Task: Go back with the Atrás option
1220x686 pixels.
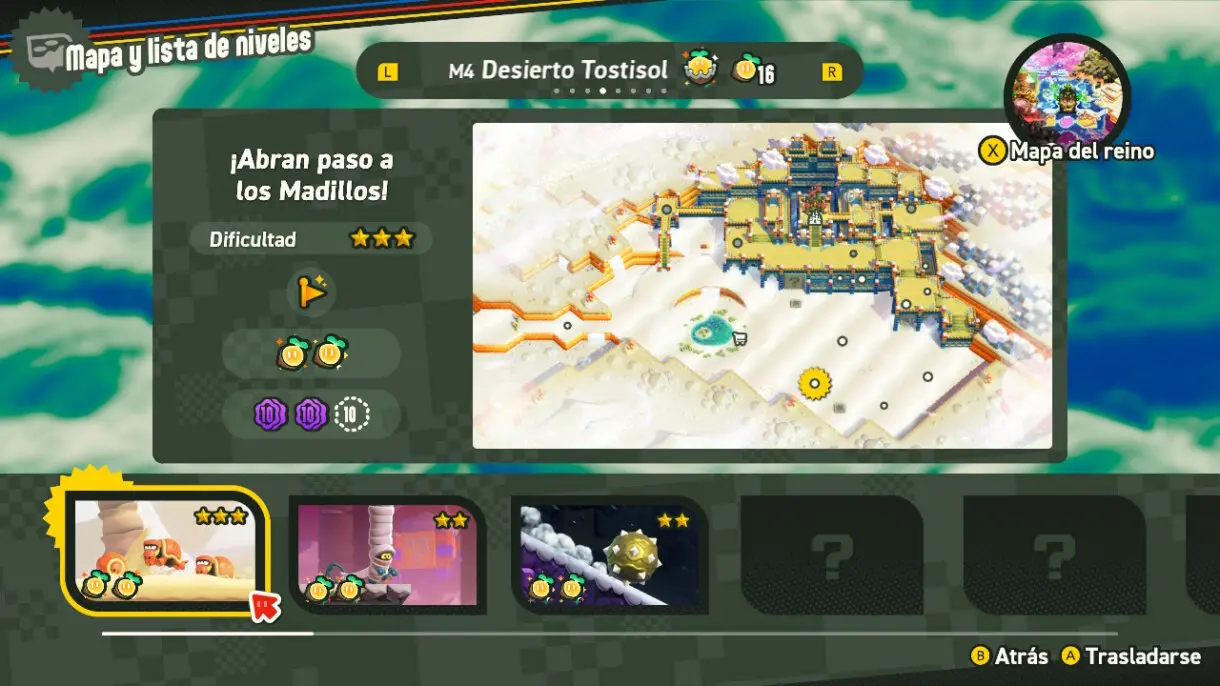Action: 1010,656
